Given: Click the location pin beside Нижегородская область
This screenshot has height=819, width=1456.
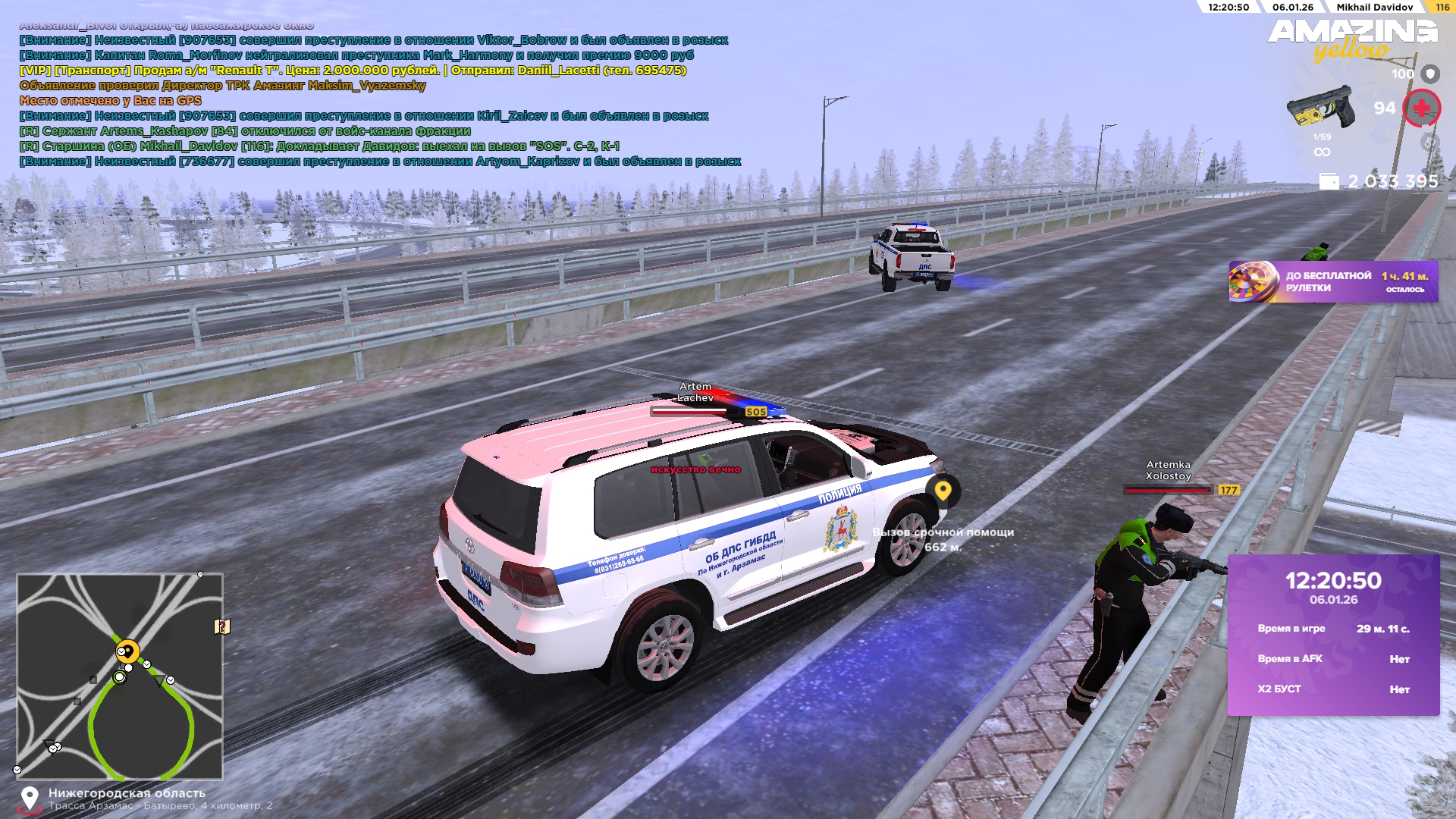Looking at the screenshot, I should click(30, 799).
